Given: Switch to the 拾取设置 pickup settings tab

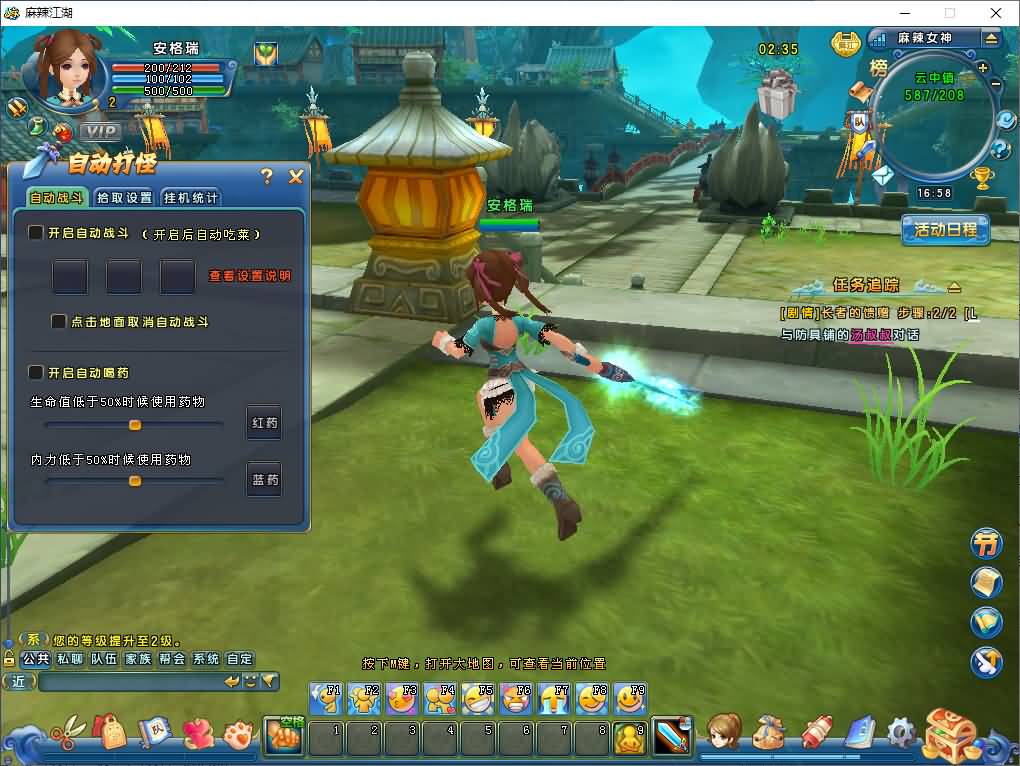Looking at the screenshot, I should pyautogui.click(x=125, y=198).
